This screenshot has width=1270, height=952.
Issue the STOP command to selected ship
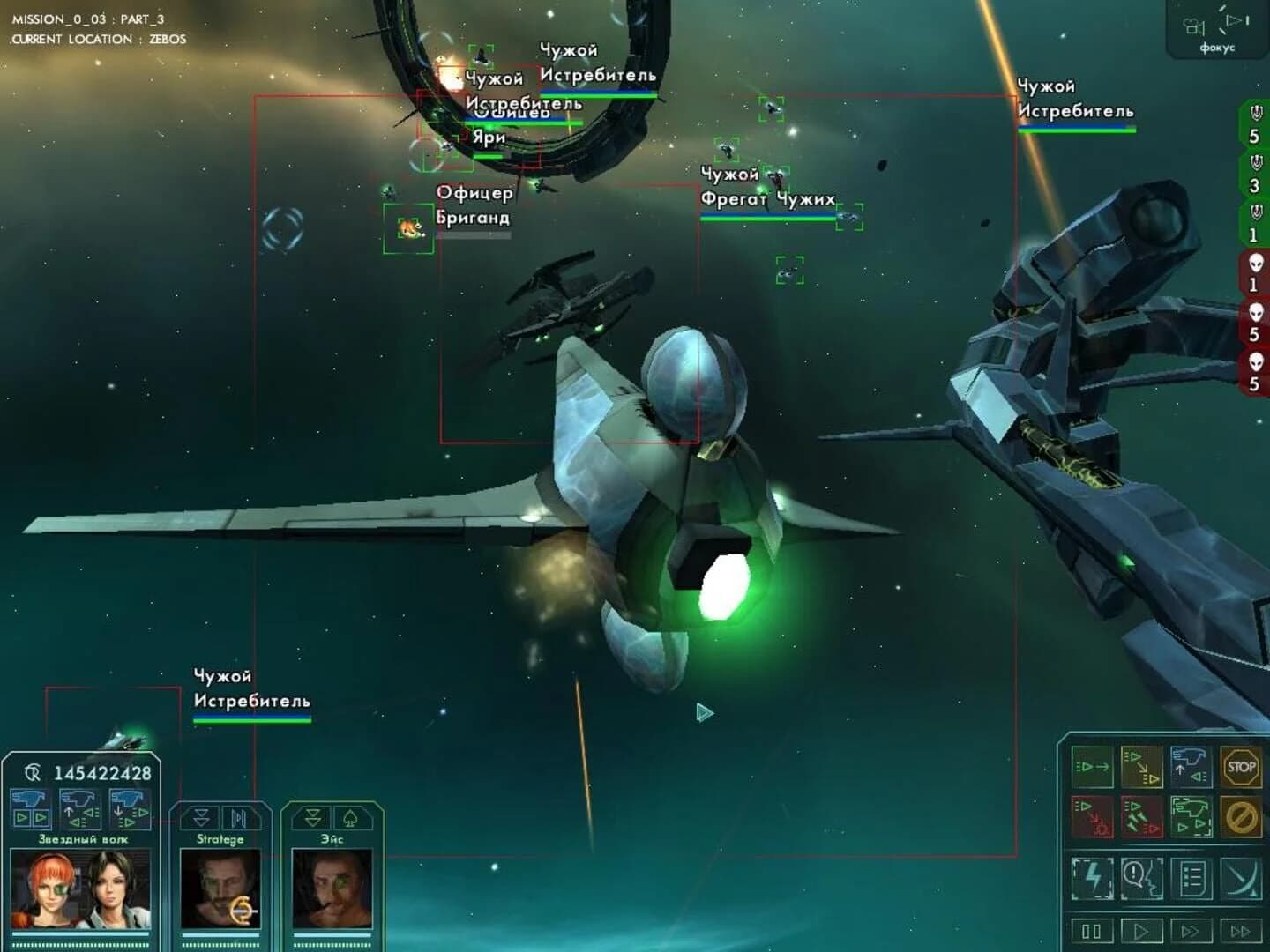[1241, 767]
